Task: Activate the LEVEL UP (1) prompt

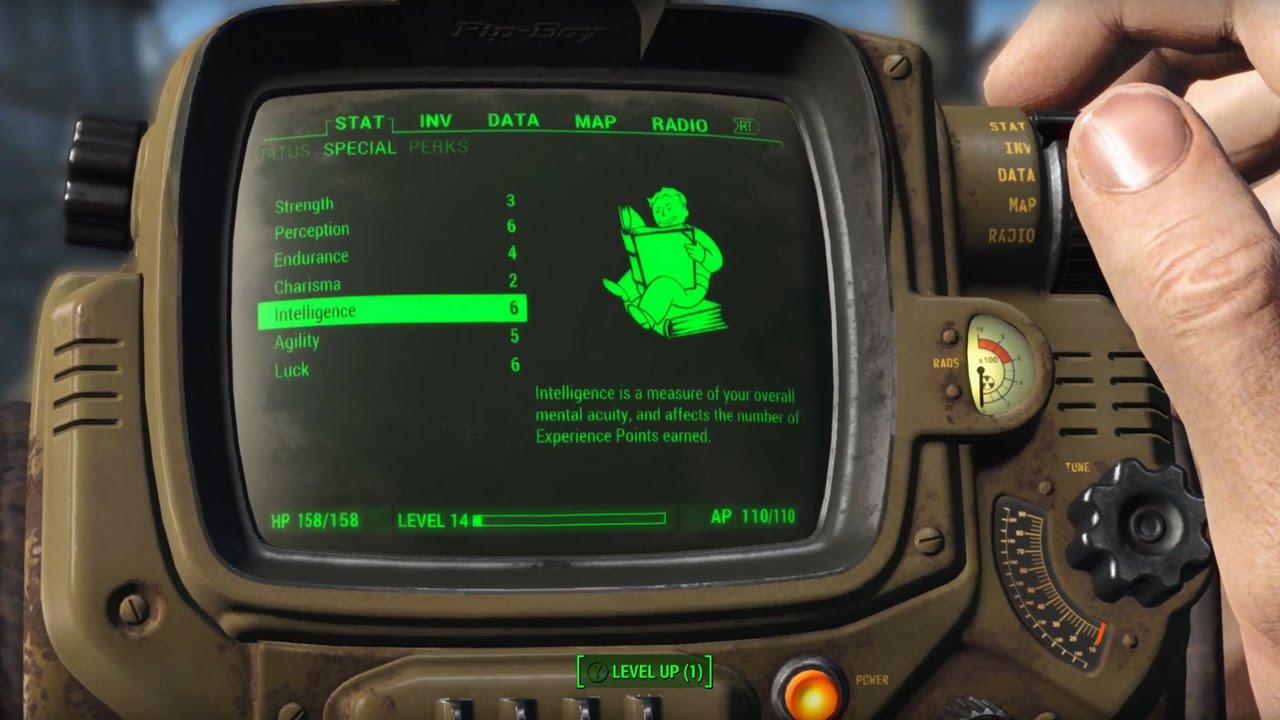Action: pyautogui.click(x=646, y=673)
